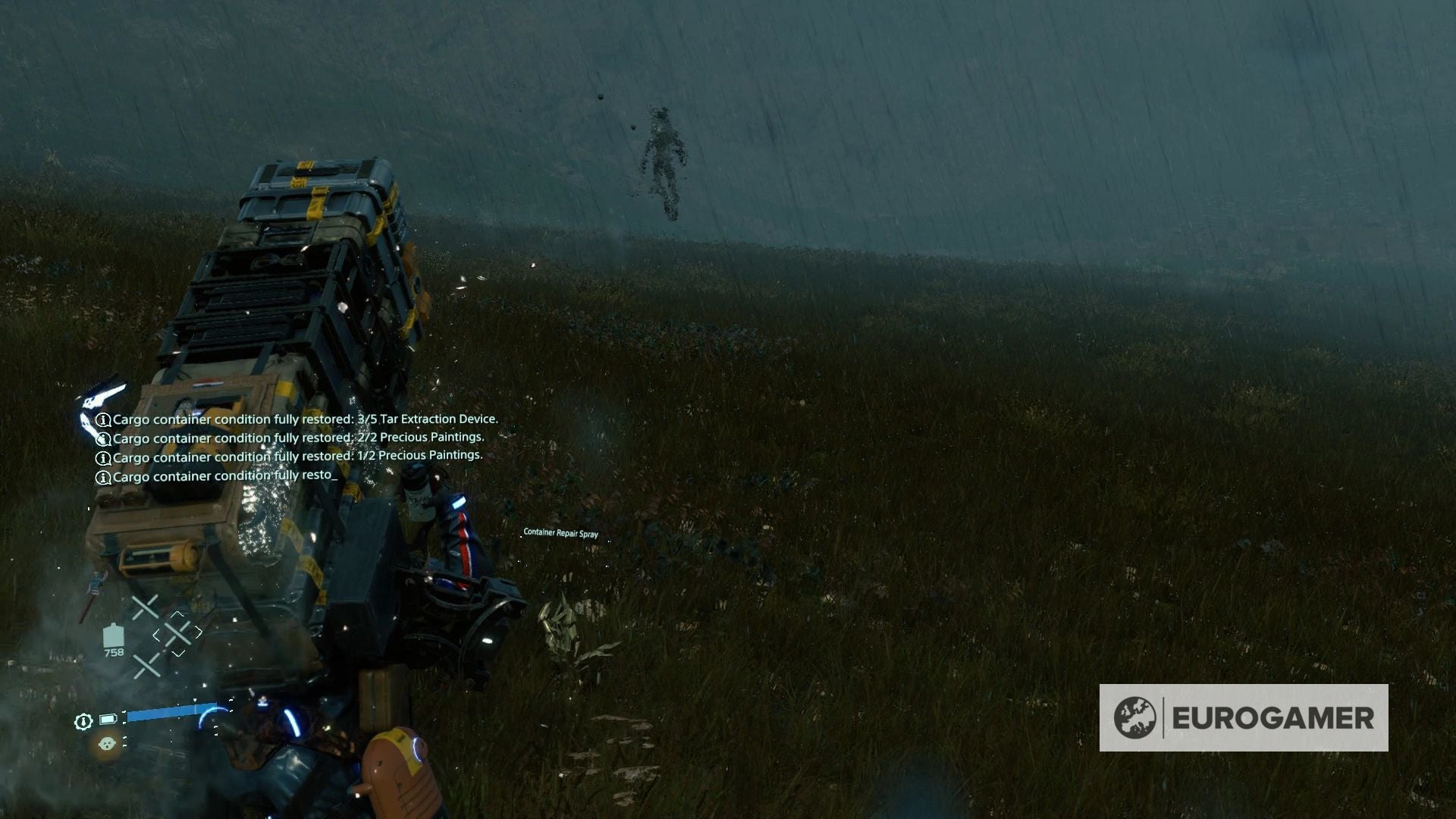Expand the small white arrow above the stamina bar
1456x819 pixels.
point(194,701)
